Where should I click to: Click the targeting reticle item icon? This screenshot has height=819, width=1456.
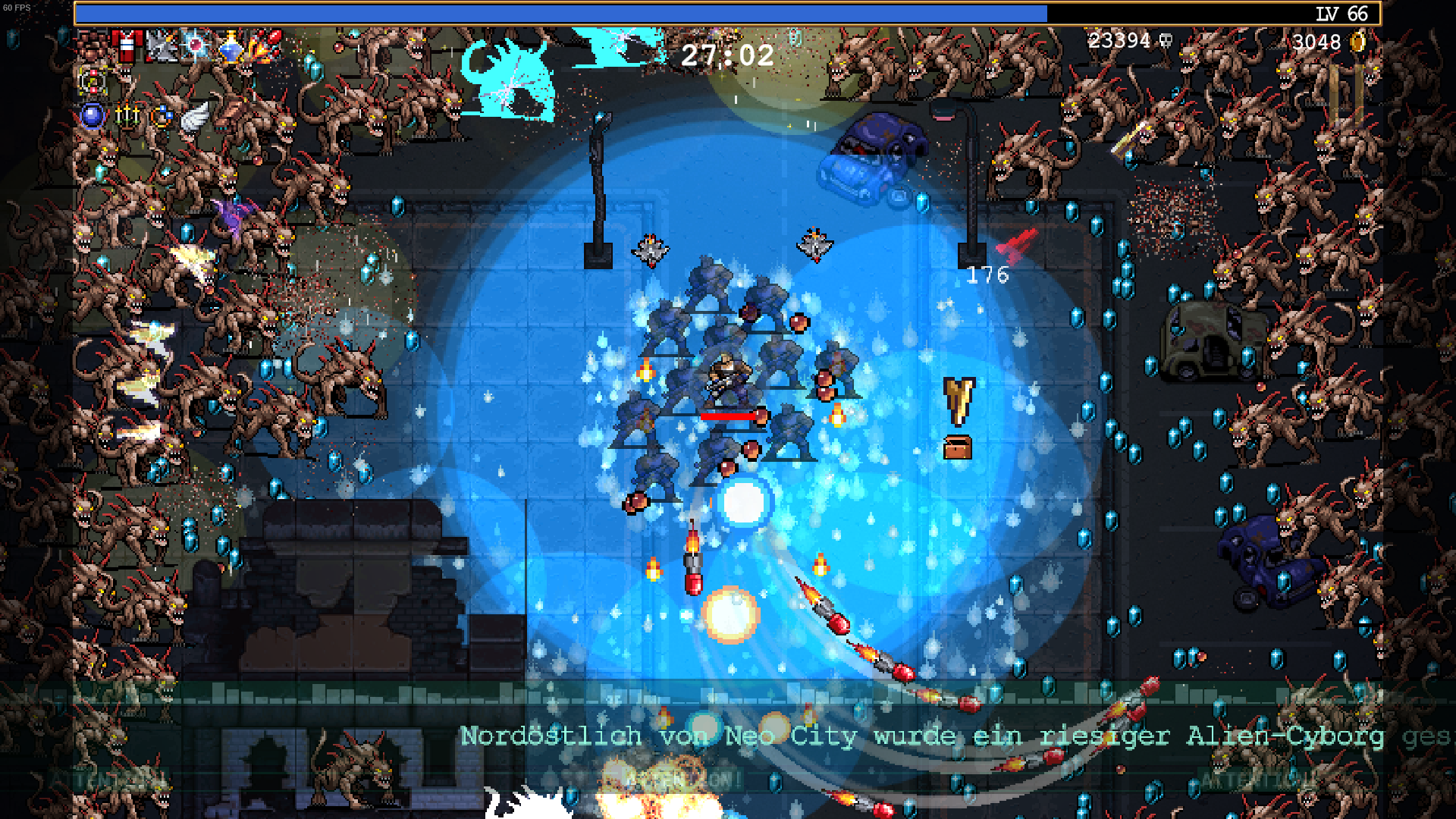click(91, 82)
